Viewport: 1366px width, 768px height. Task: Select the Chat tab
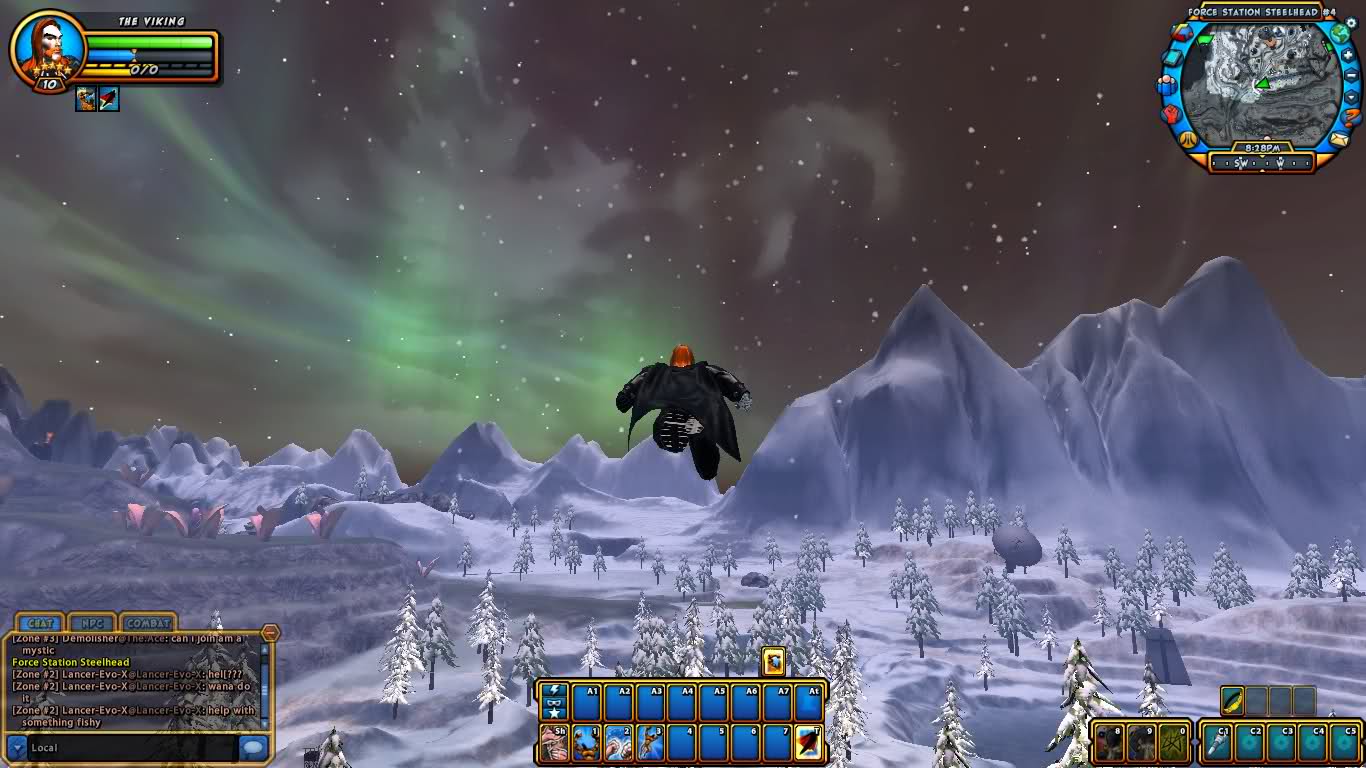click(x=40, y=624)
